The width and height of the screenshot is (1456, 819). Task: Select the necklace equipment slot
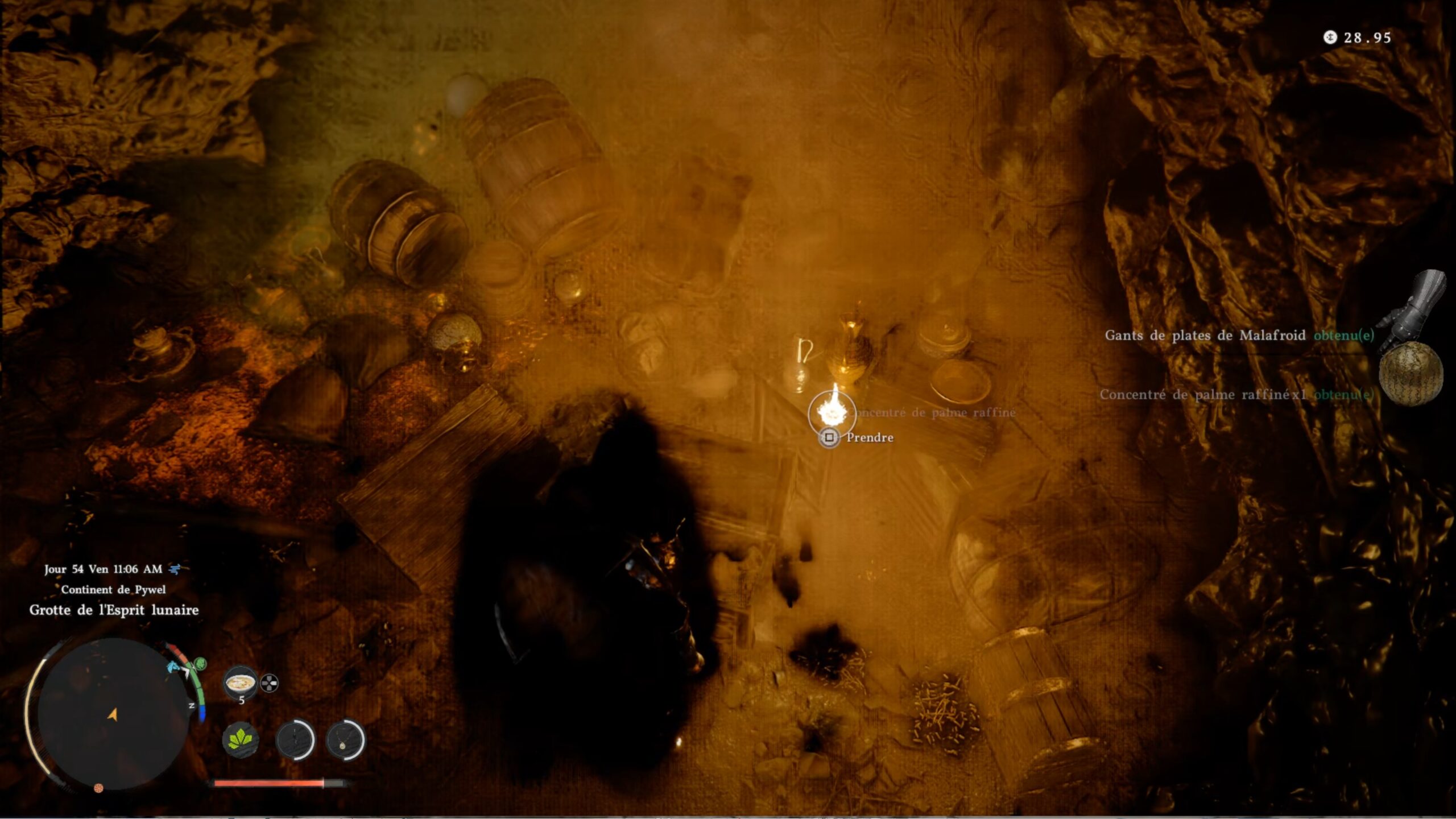coord(345,740)
